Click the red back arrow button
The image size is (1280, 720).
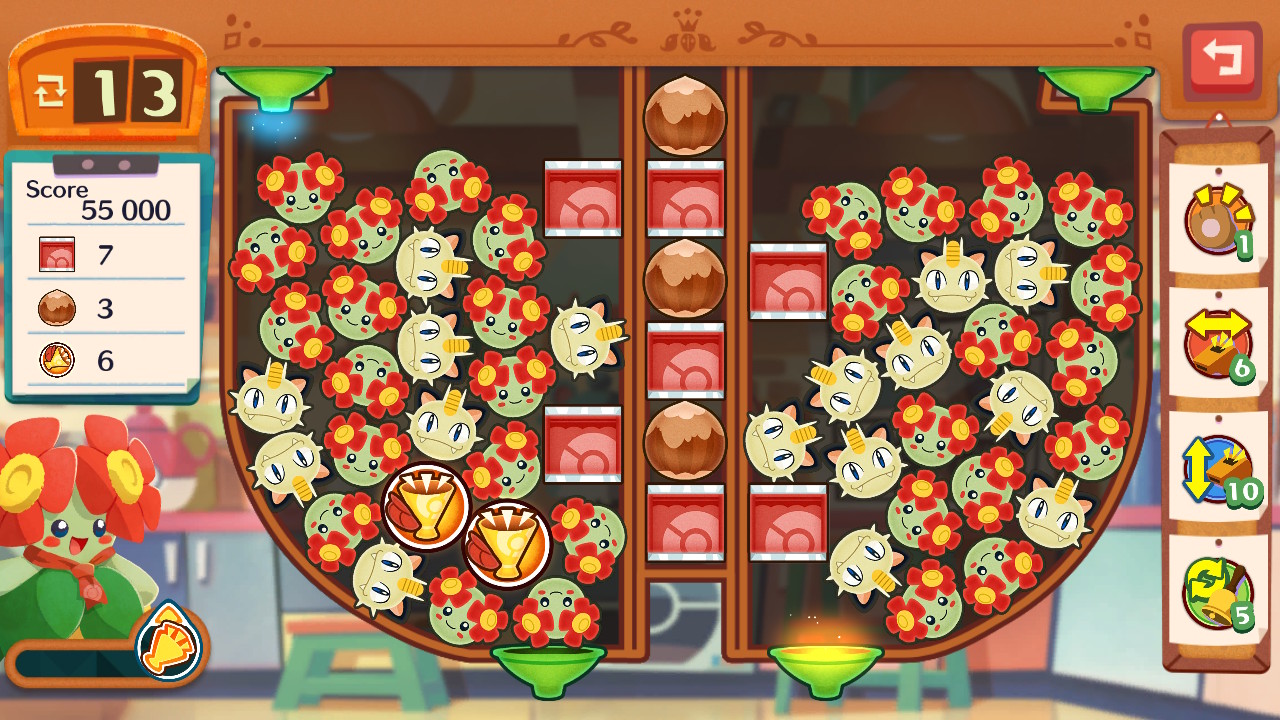1221,60
